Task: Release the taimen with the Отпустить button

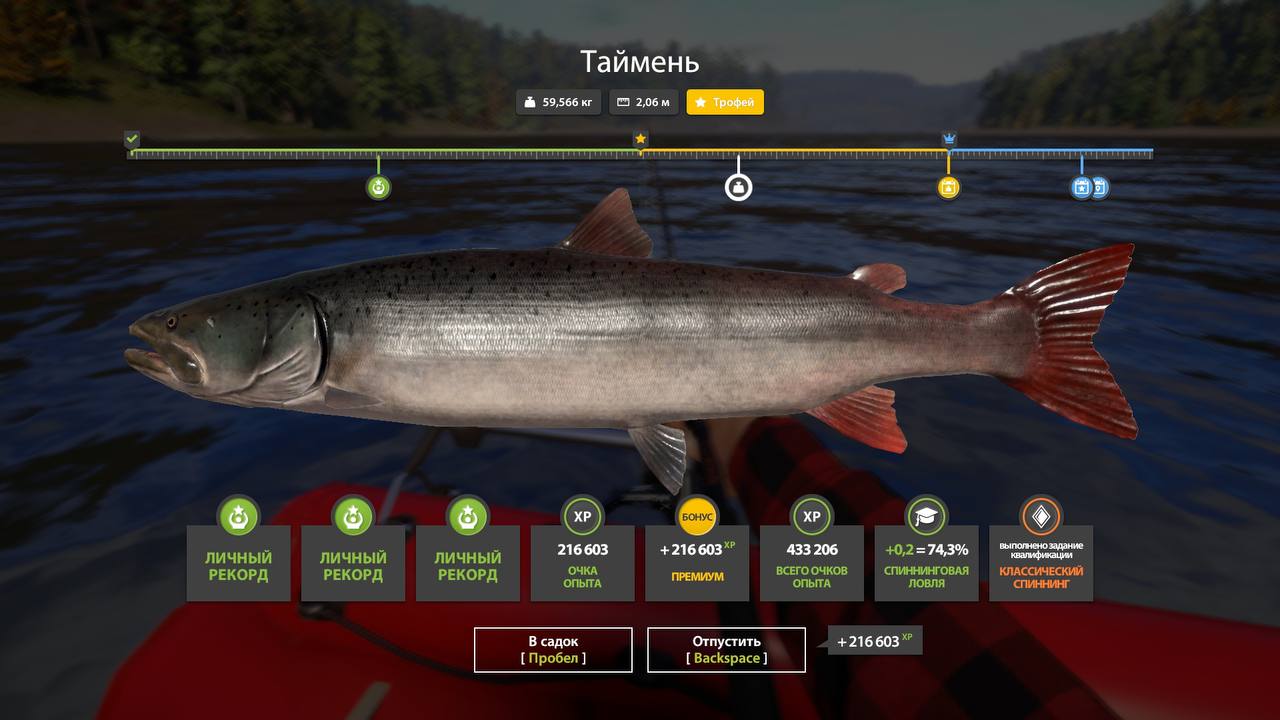Action: 726,649
